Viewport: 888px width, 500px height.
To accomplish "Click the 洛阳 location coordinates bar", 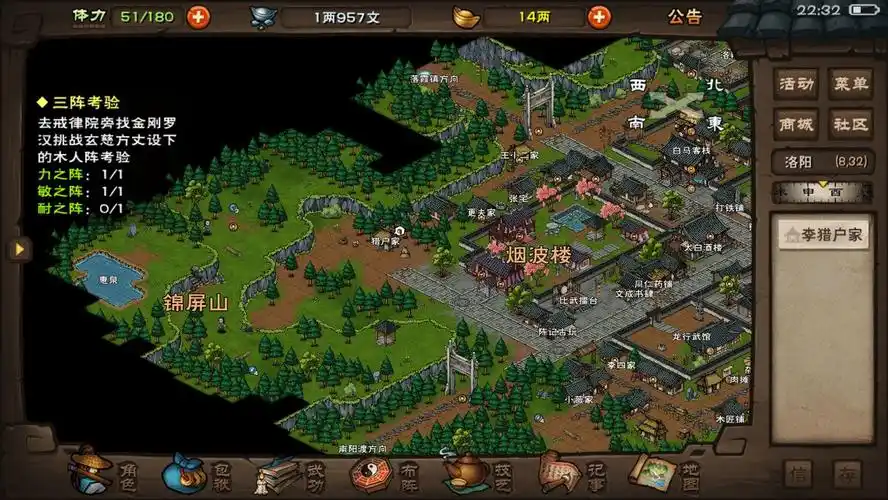I will (823, 161).
